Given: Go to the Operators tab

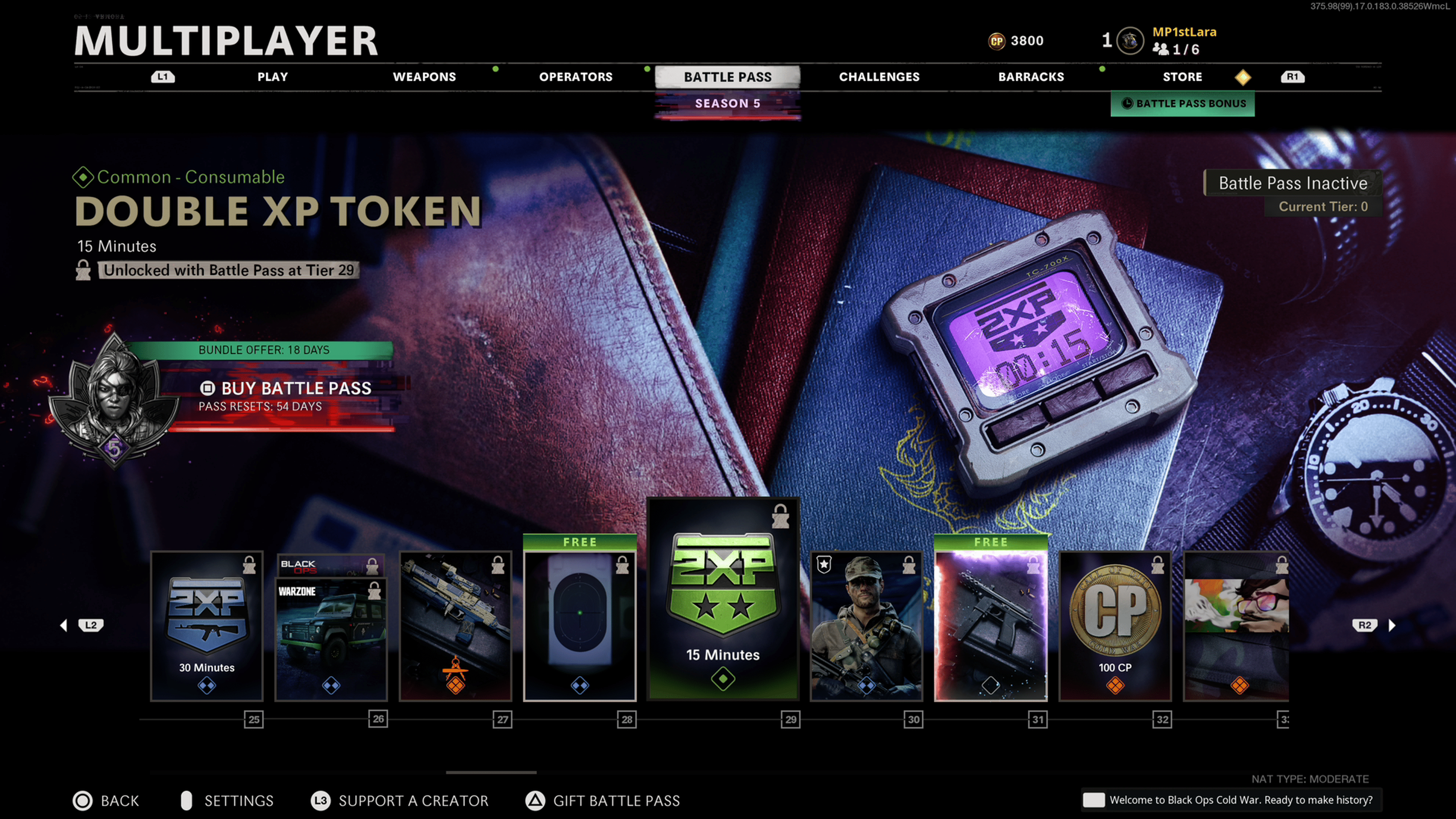Looking at the screenshot, I should 576,77.
